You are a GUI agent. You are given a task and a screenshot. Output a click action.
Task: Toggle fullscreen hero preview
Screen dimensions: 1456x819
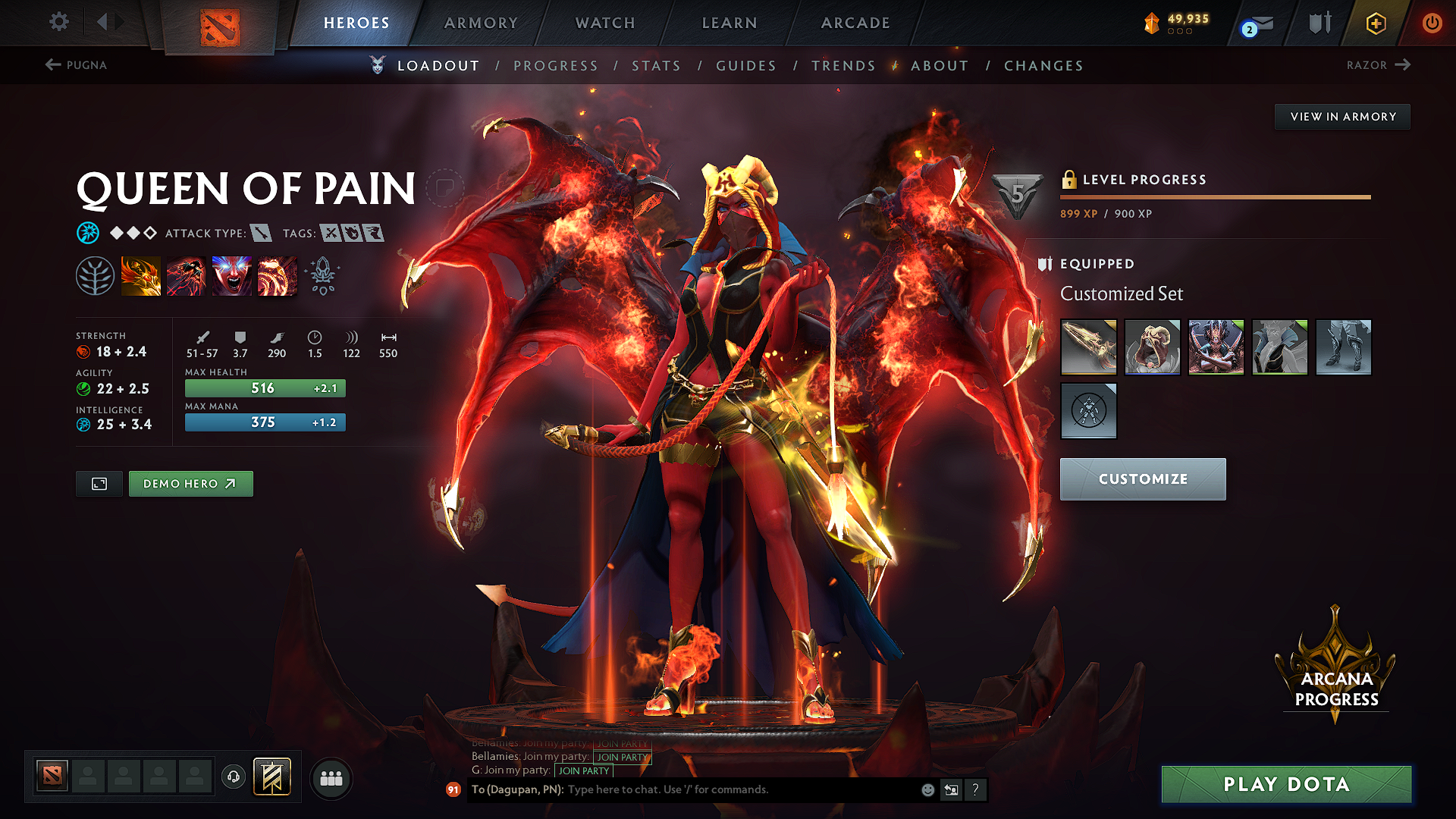coord(99,483)
